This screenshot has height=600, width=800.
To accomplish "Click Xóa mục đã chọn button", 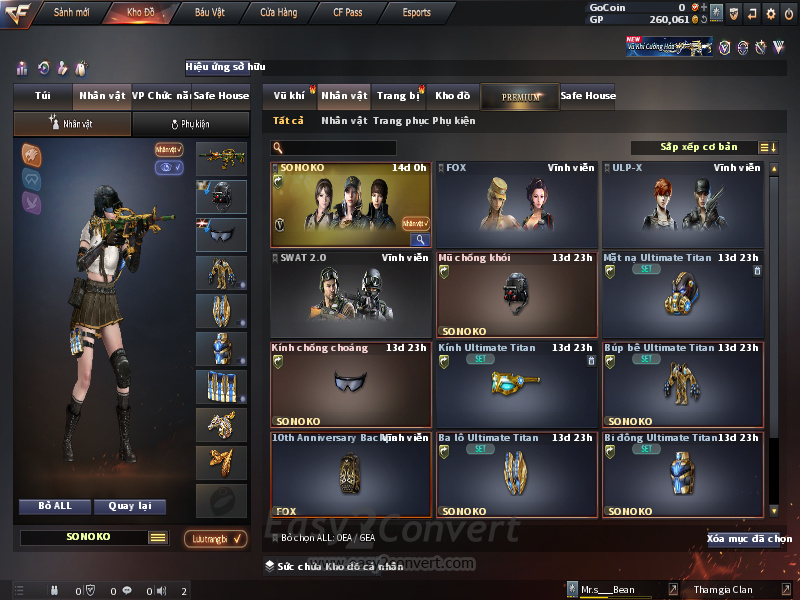I will (x=749, y=539).
